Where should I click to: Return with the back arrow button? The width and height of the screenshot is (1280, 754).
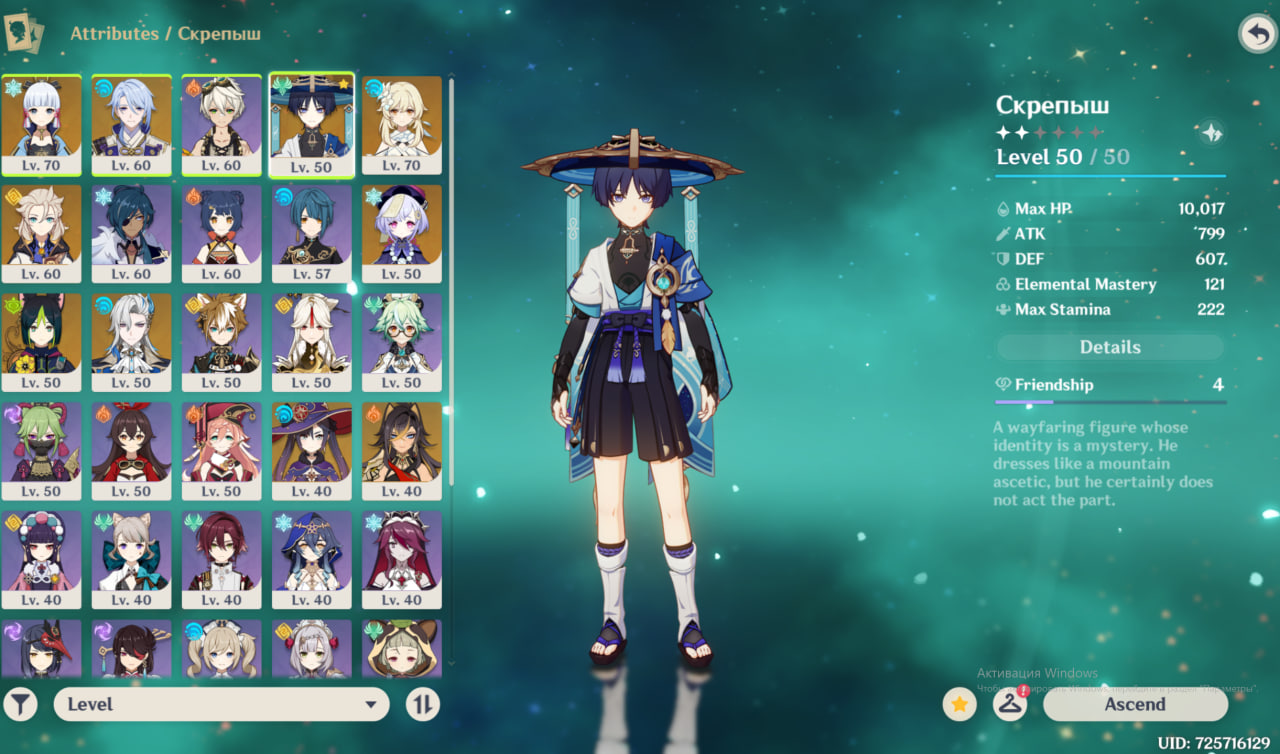[1257, 34]
